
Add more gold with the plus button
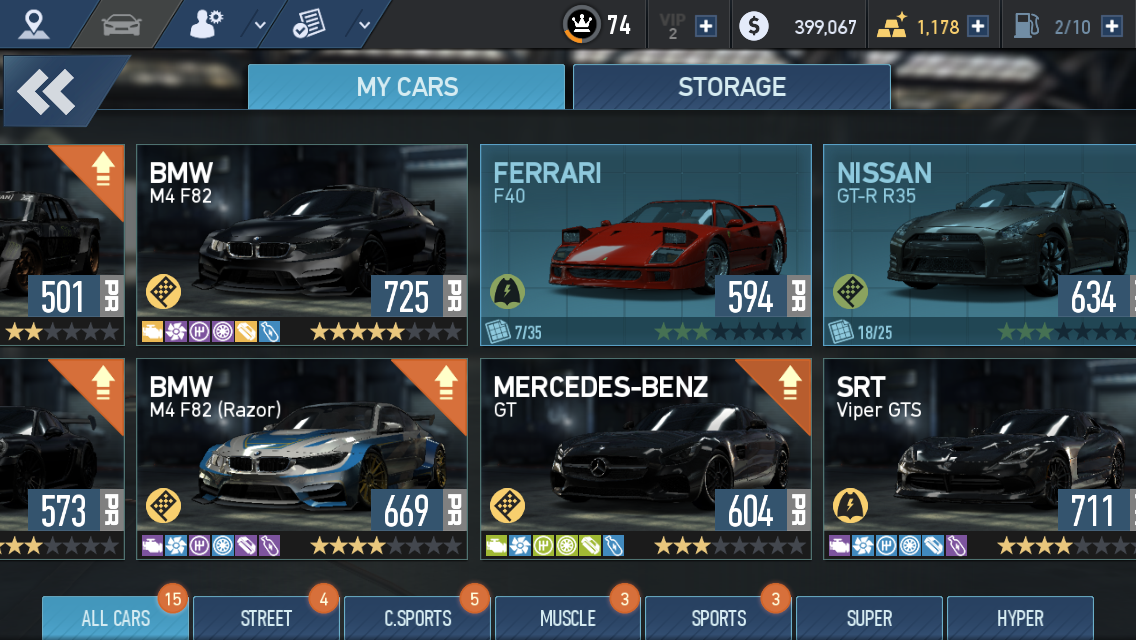tap(978, 26)
